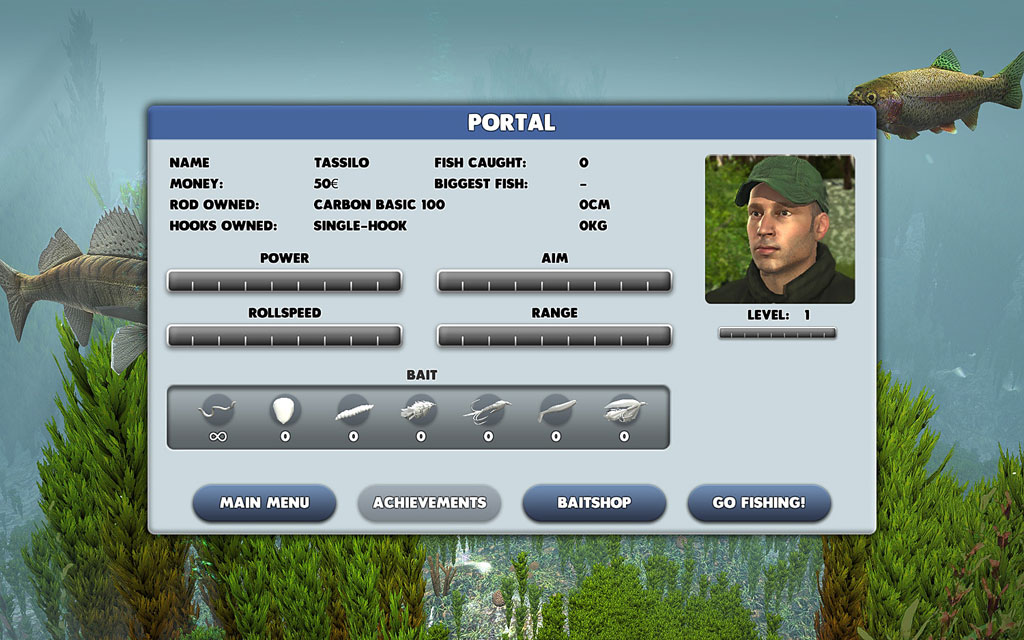
Task: Visit the Baitshop
Action: pyautogui.click(x=594, y=503)
